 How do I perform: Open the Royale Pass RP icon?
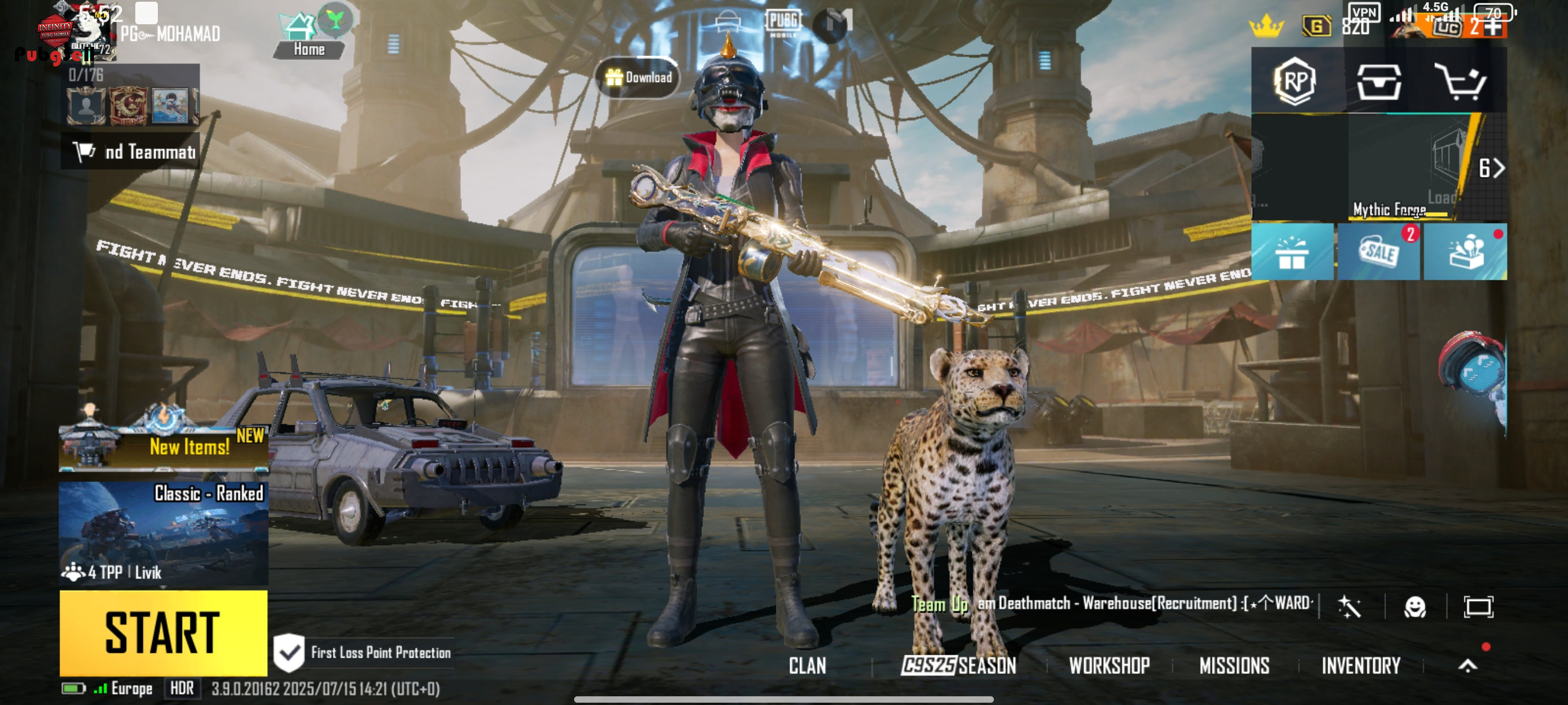click(1294, 81)
